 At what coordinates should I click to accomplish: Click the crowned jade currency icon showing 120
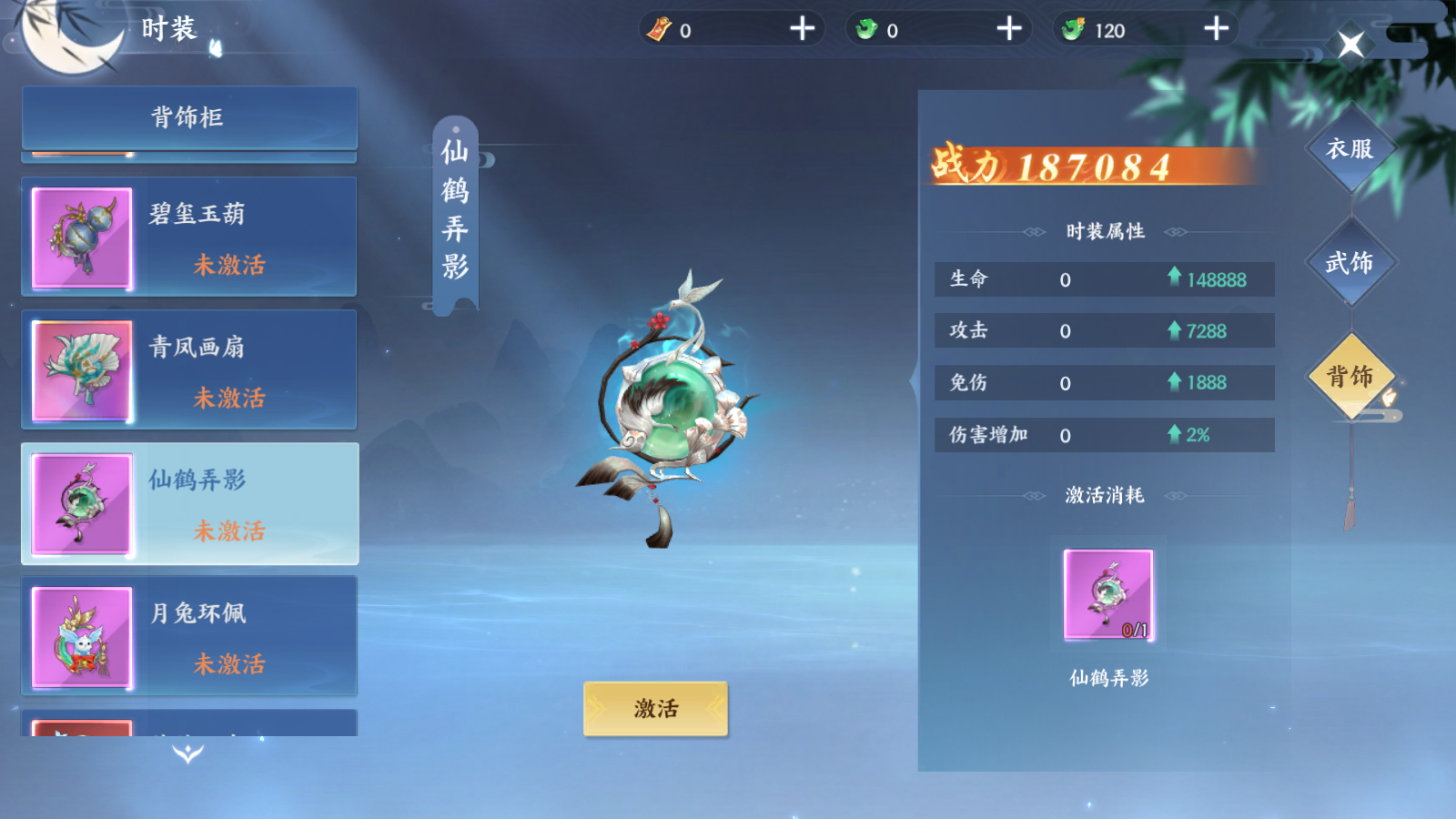tap(1075, 28)
